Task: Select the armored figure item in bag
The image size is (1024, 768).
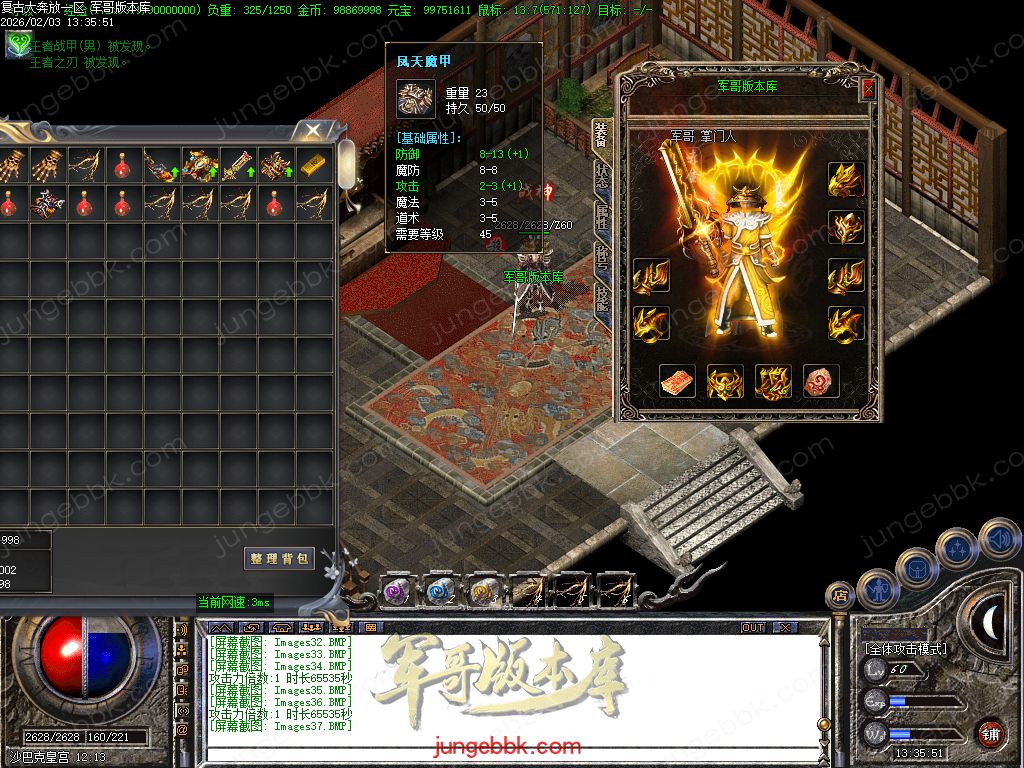Action: pos(199,165)
